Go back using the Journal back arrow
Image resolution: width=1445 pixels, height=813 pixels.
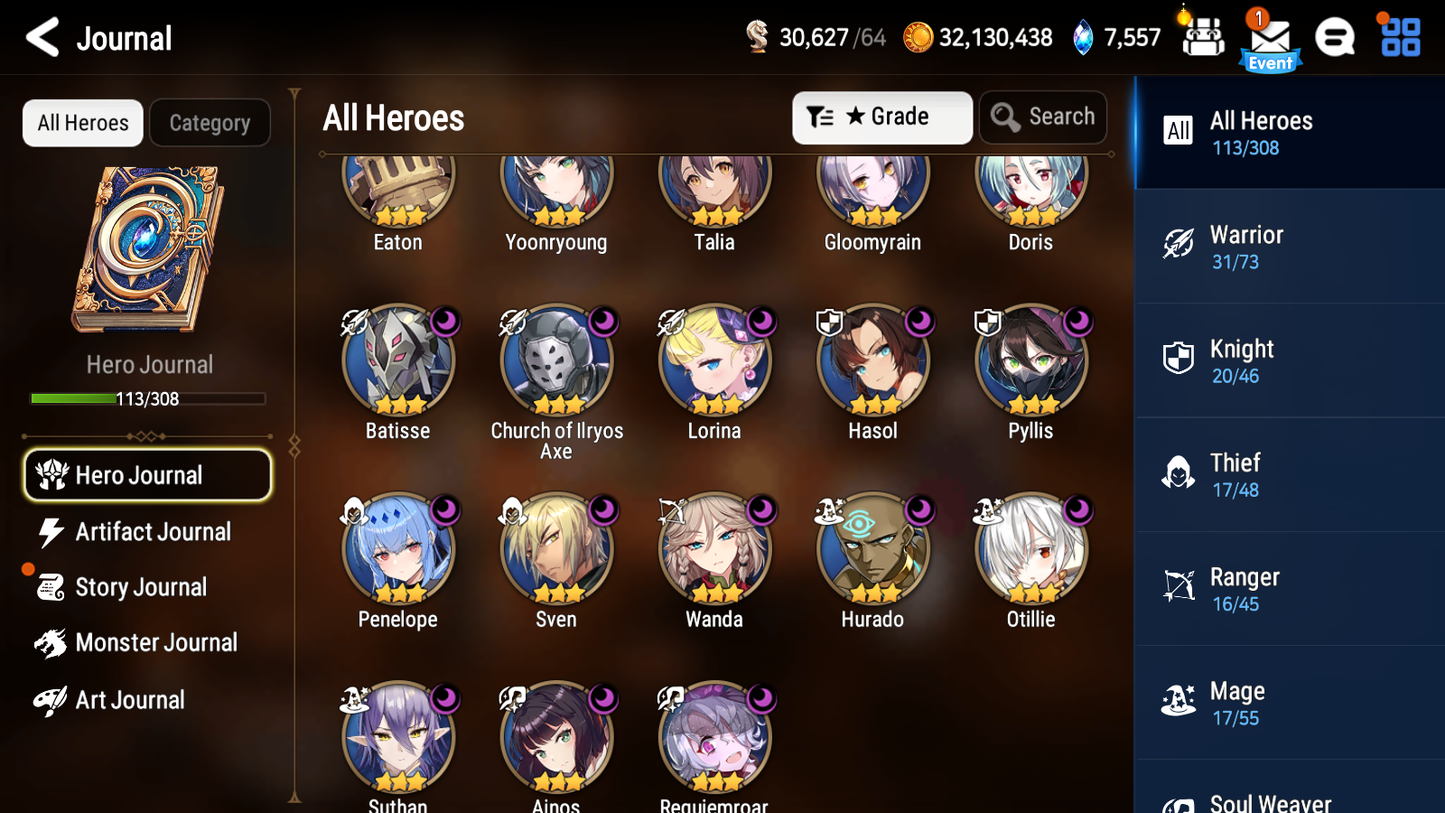pos(42,37)
